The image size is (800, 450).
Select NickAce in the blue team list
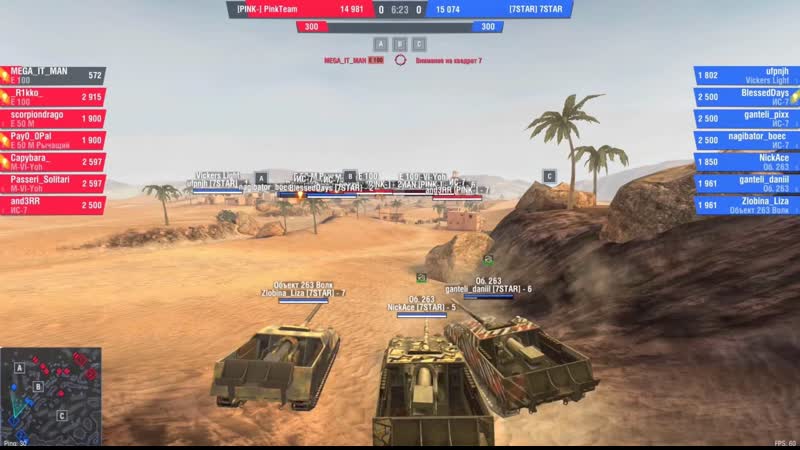(x=745, y=162)
